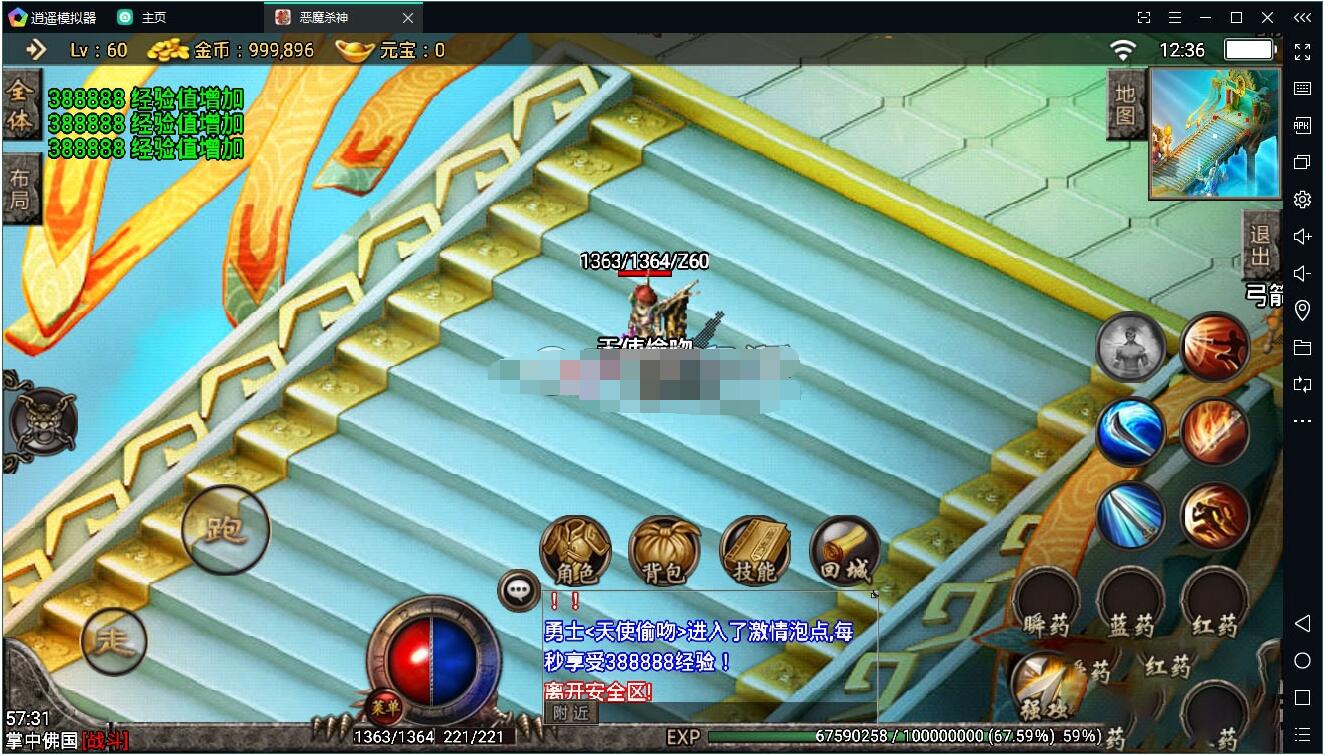The height and width of the screenshot is (755, 1333).
Task: Open the 地图 map button
Action: coord(1127,103)
